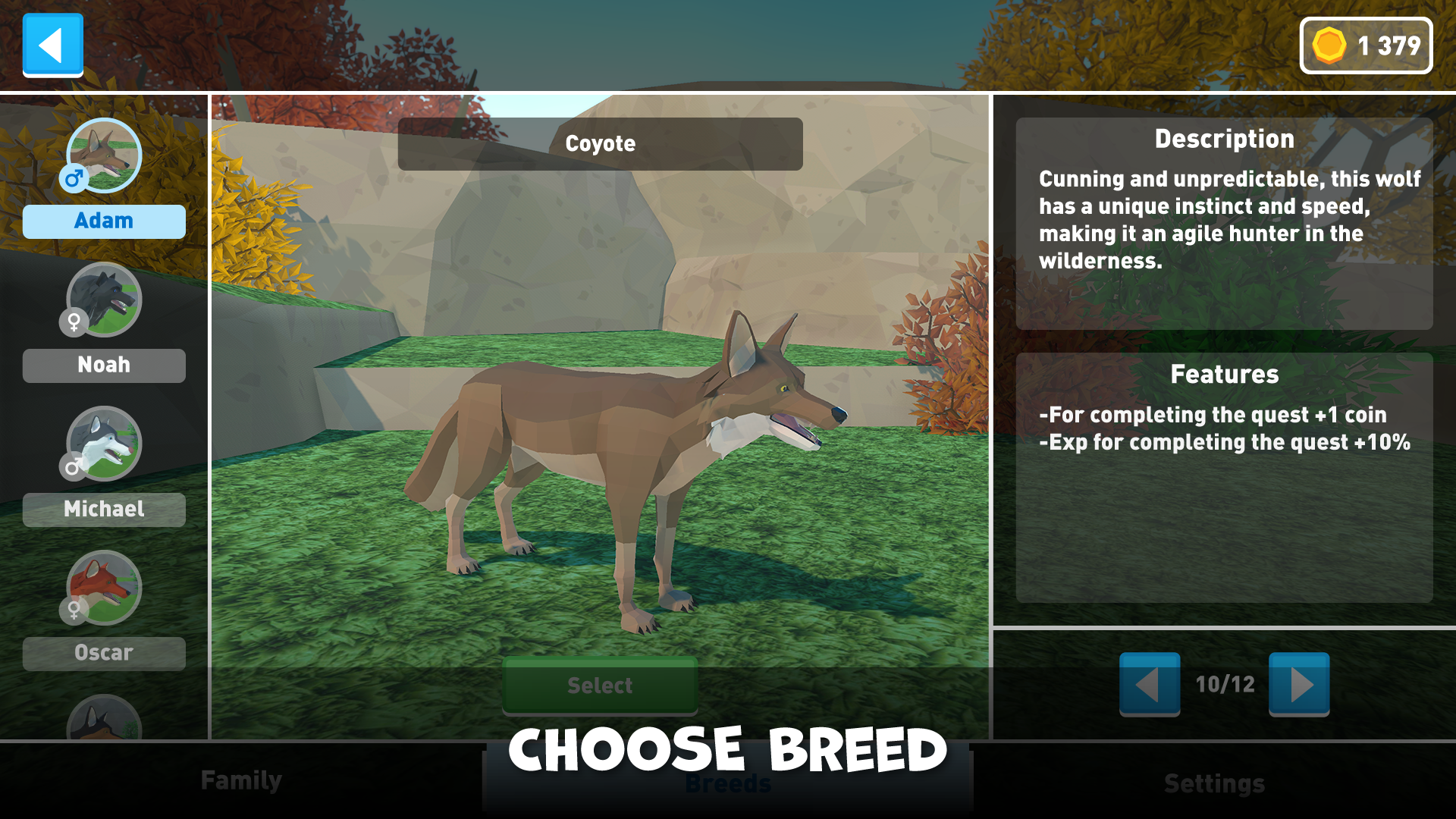Click Michael's husky portrait icon
The width and height of the screenshot is (1456, 819).
104,444
